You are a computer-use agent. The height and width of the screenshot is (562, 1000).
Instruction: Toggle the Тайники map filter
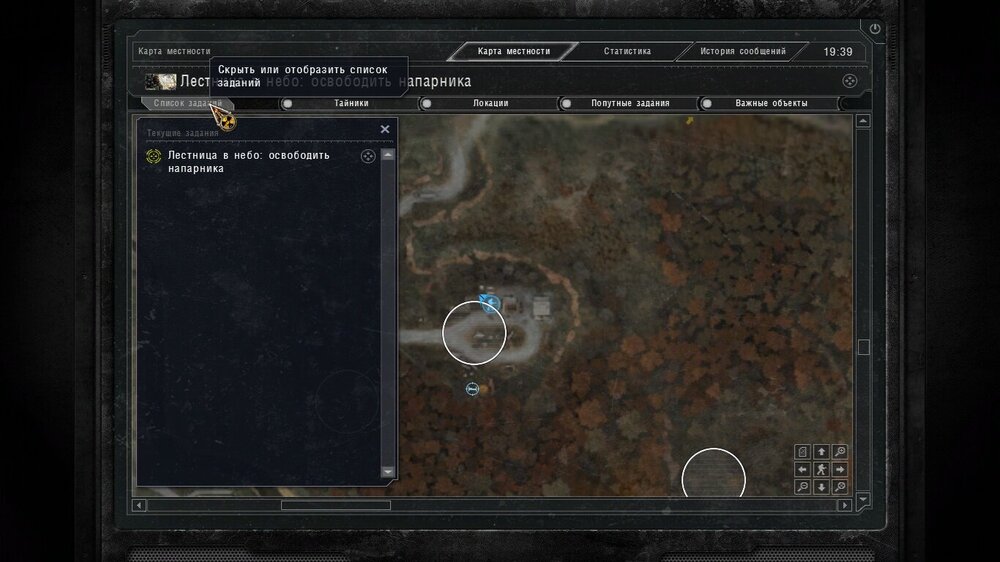coord(350,103)
